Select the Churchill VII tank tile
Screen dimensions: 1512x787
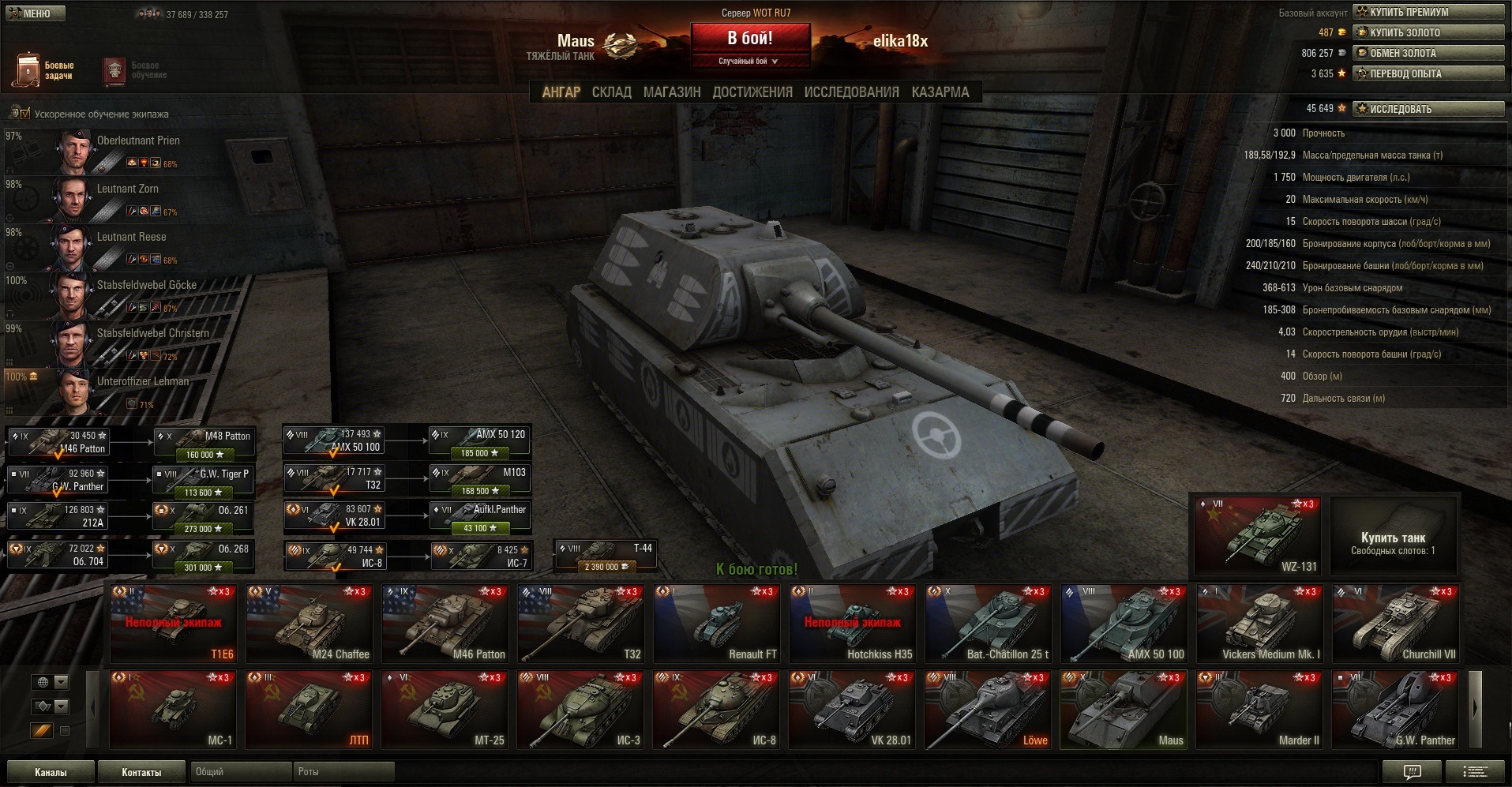coord(1395,623)
